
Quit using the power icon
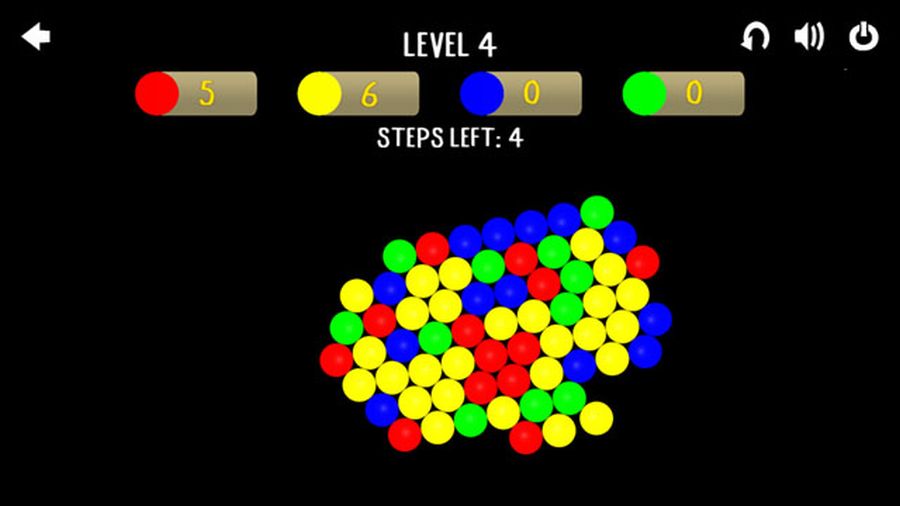coord(863,37)
